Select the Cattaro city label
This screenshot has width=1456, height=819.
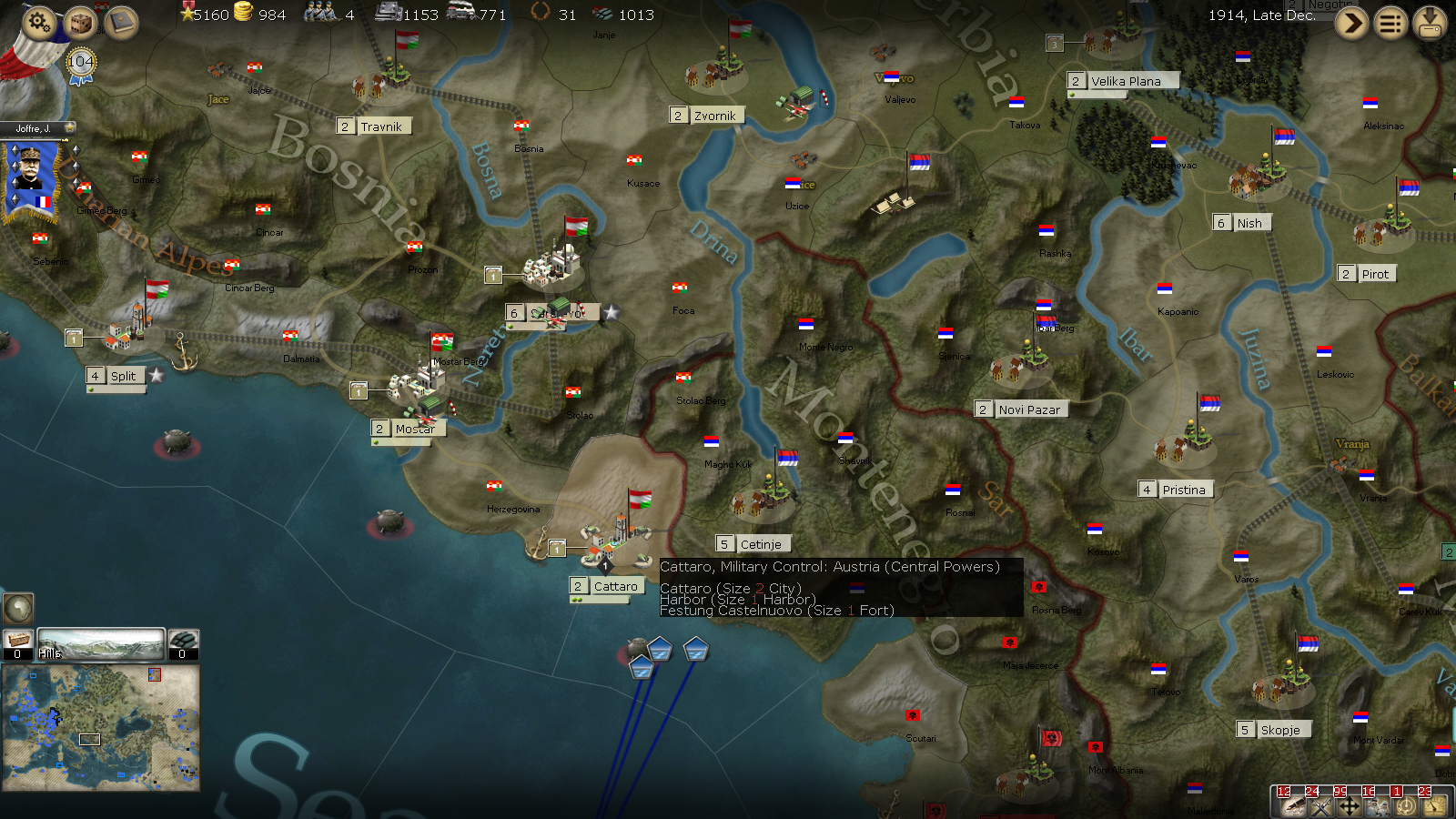pos(615,586)
